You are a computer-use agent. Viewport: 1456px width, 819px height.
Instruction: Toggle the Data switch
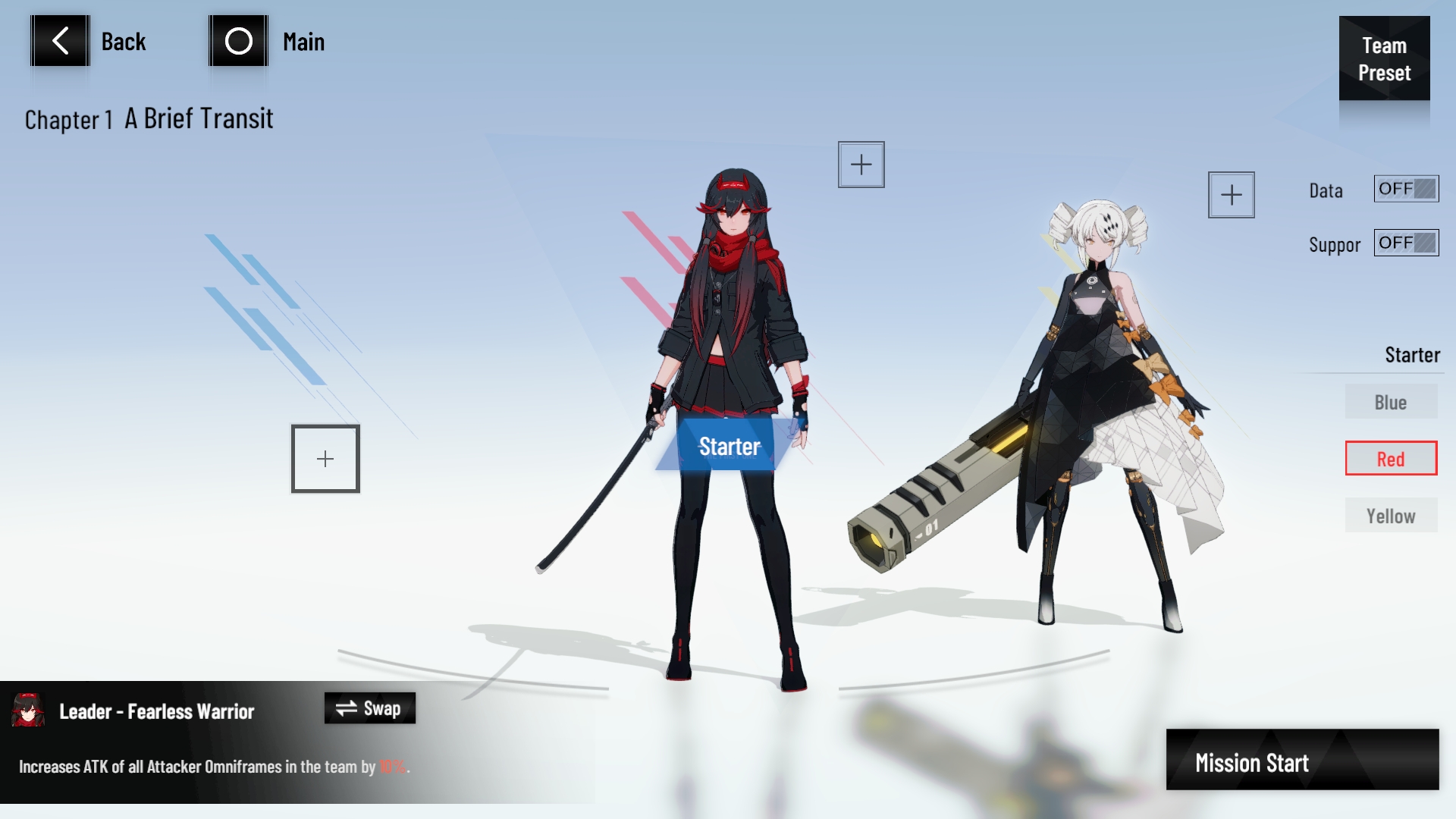coord(1406,189)
